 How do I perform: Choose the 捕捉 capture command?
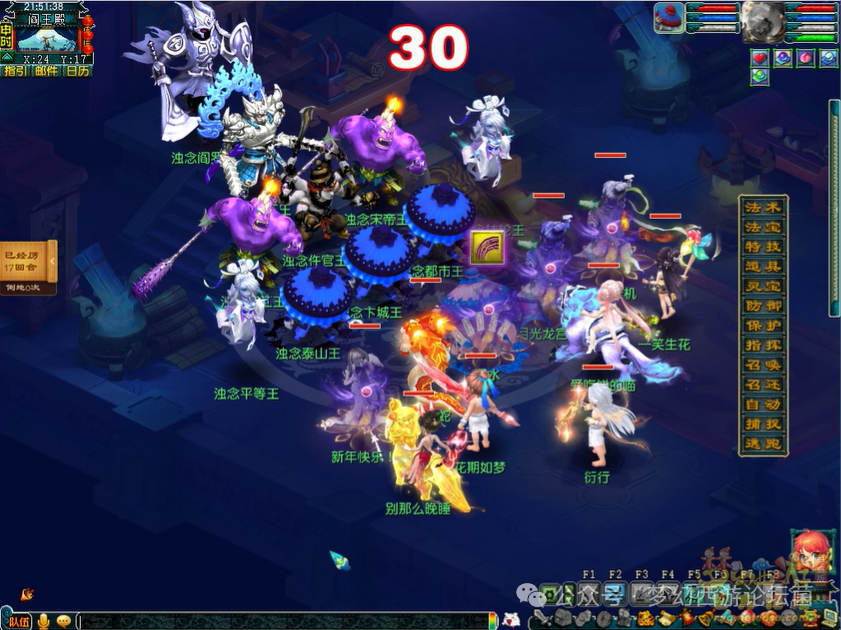tap(763, 424)
